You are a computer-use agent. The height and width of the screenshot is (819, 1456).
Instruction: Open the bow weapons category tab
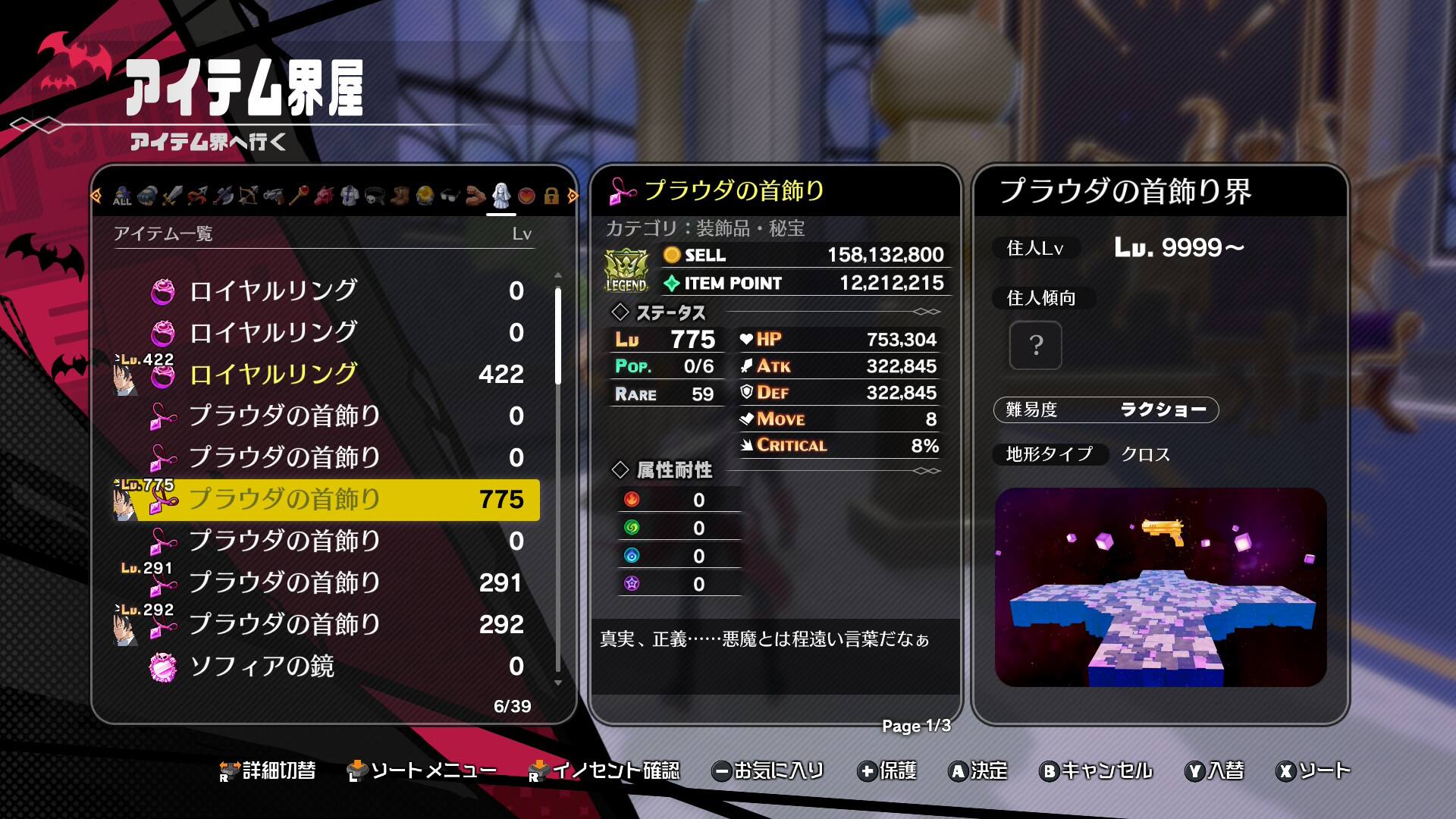(248, 196)
